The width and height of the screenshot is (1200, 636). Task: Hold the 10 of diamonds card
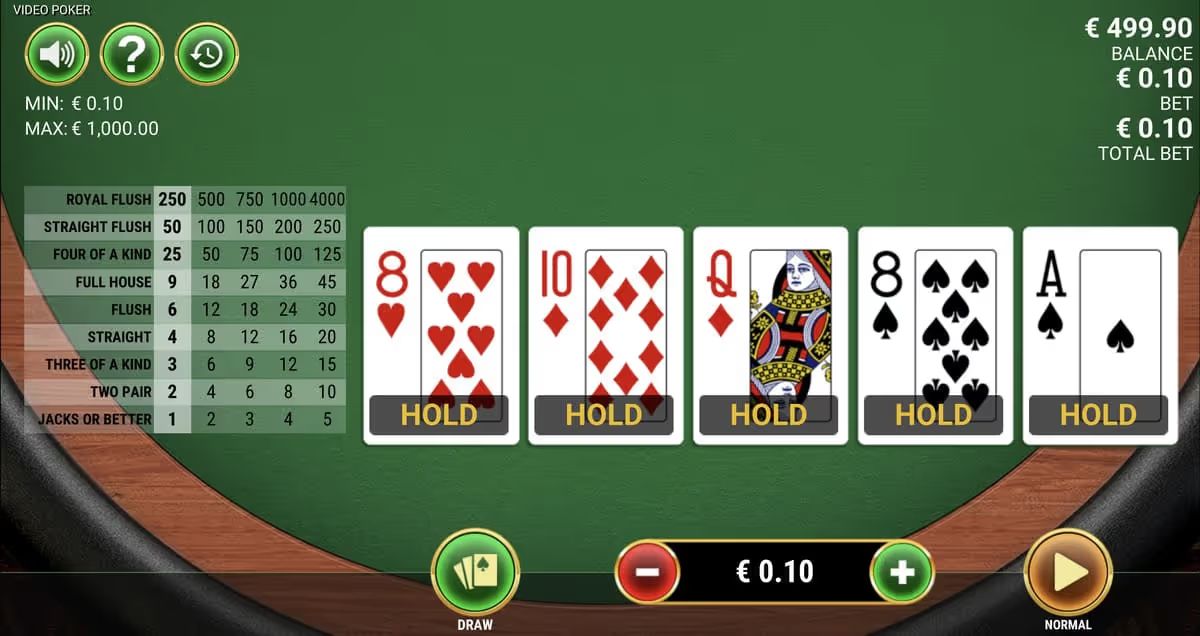point(605,335)
